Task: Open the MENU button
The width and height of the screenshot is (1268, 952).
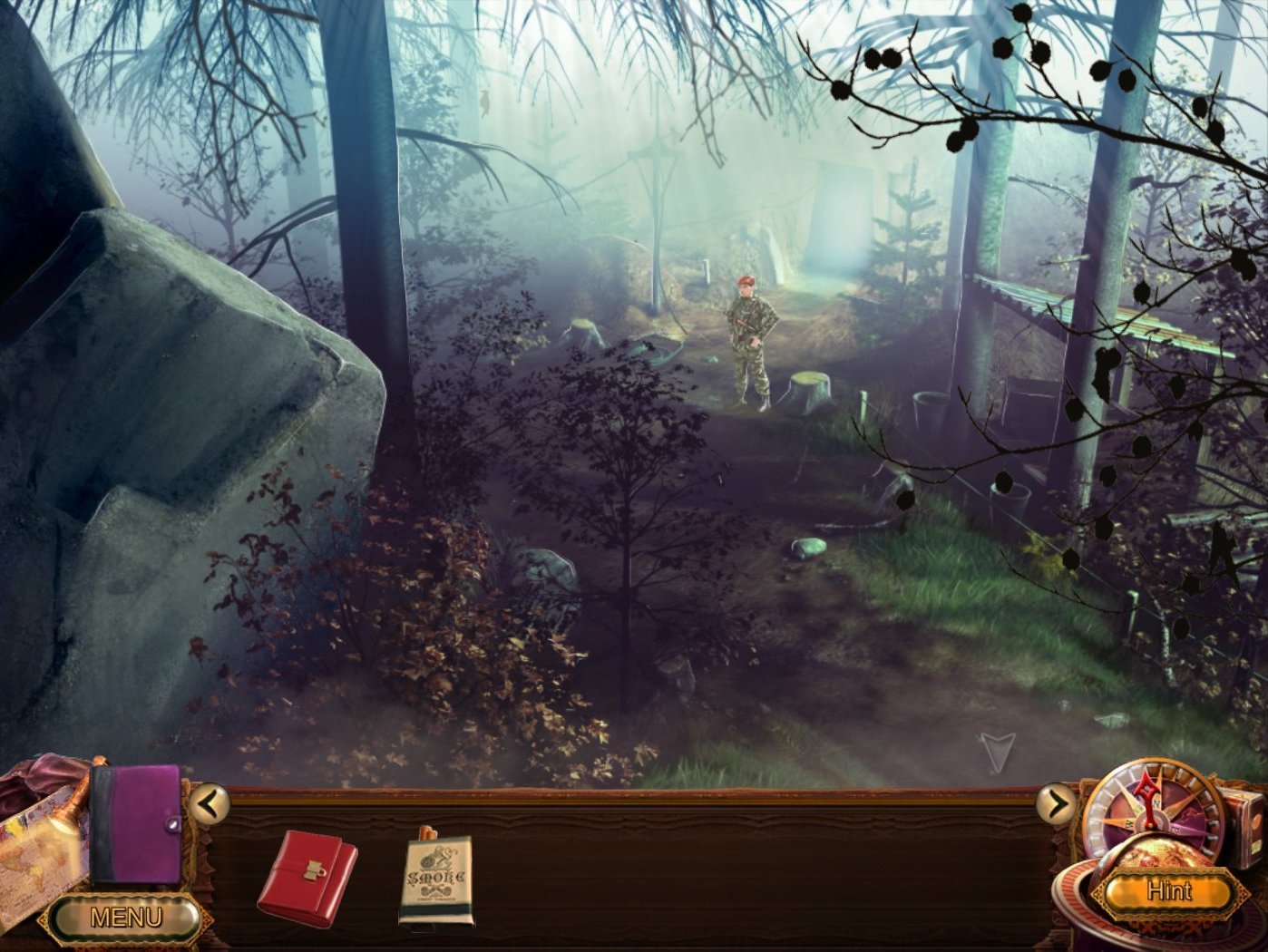Action: point(125,918)
